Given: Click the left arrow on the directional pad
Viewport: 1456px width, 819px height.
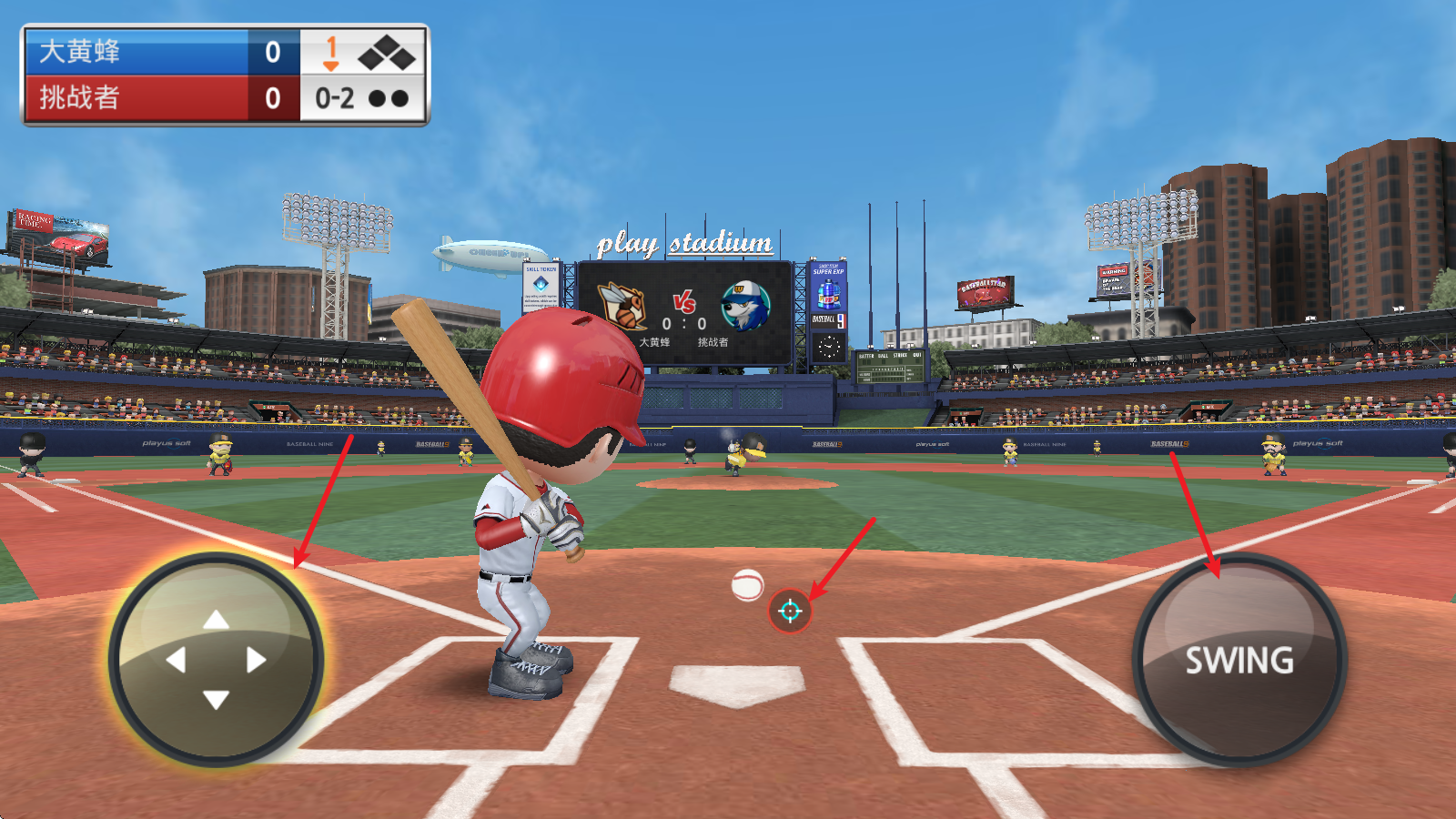Looking at the screenshot, I should click(177, 660).
